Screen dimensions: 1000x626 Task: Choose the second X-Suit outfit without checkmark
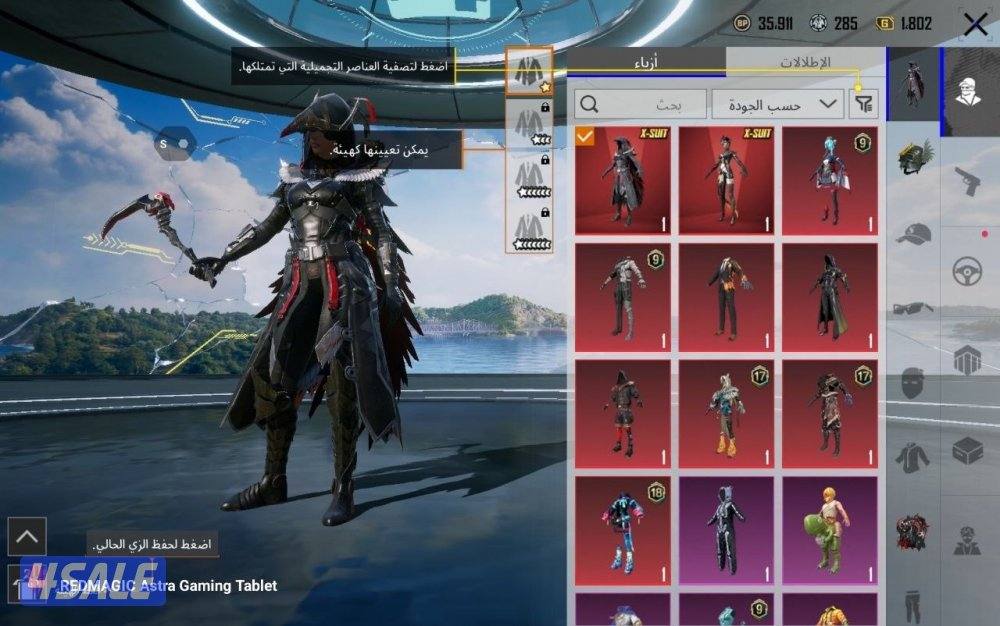[x=726, y=180]
